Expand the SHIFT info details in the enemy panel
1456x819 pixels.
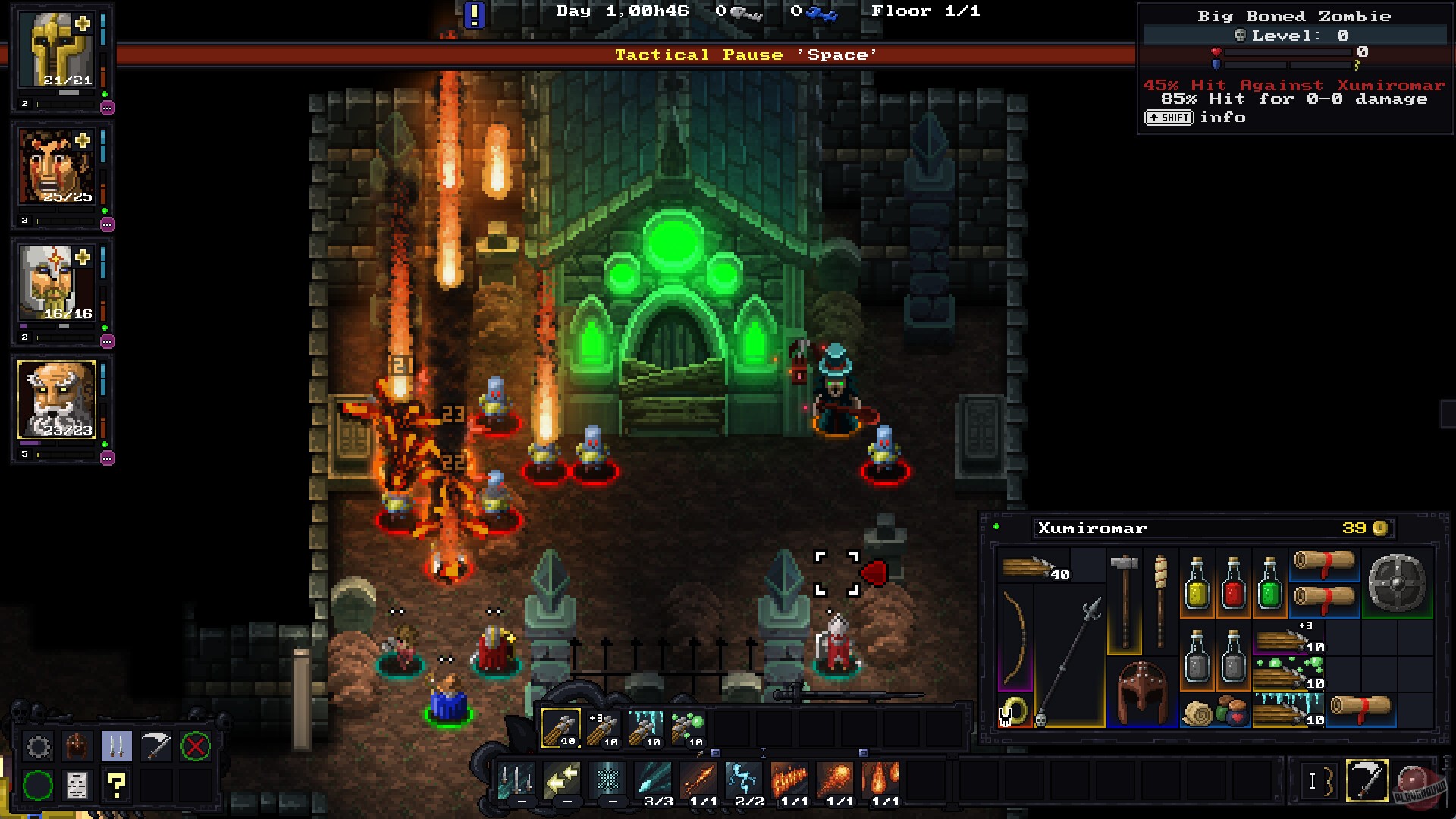pos(1168,118)
